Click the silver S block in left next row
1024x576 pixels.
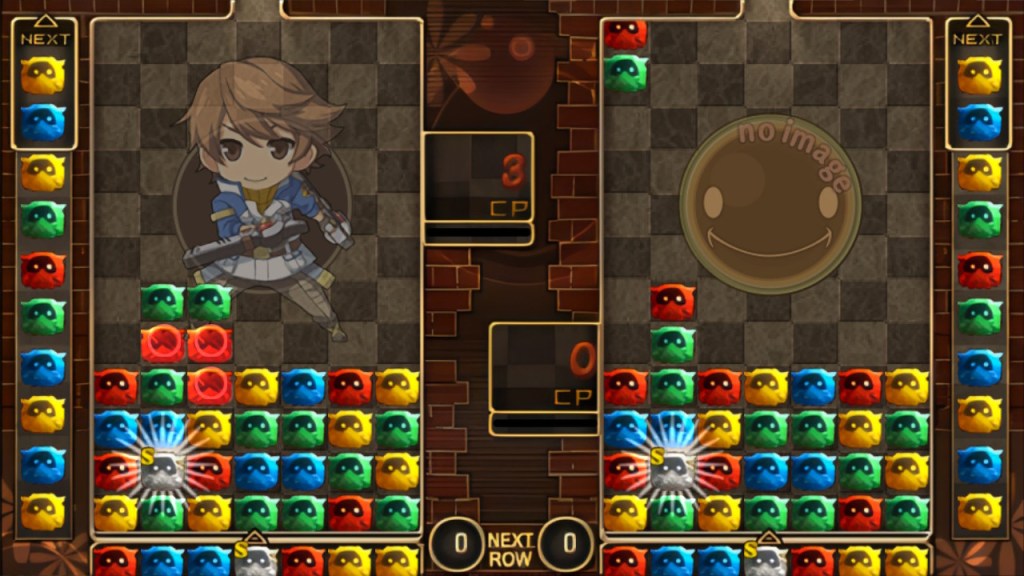tap(255, 560)
